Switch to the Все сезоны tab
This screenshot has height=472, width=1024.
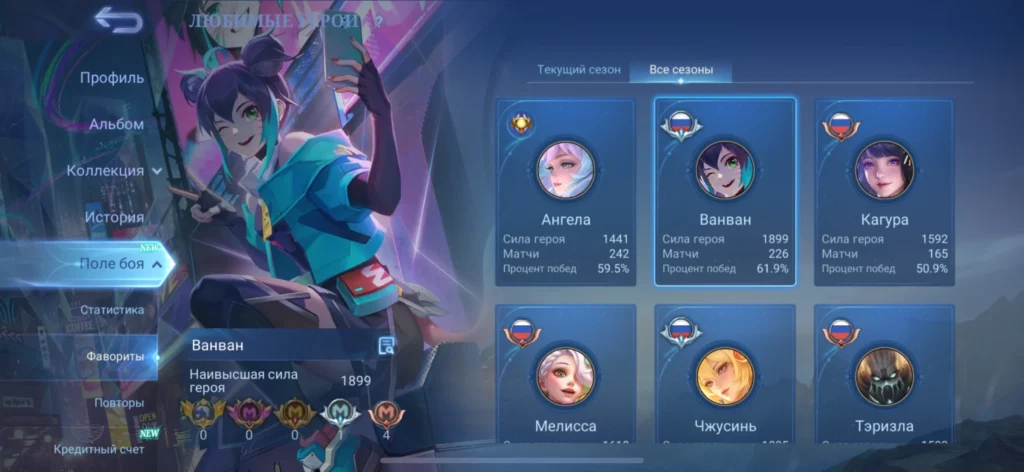point(681,70)
